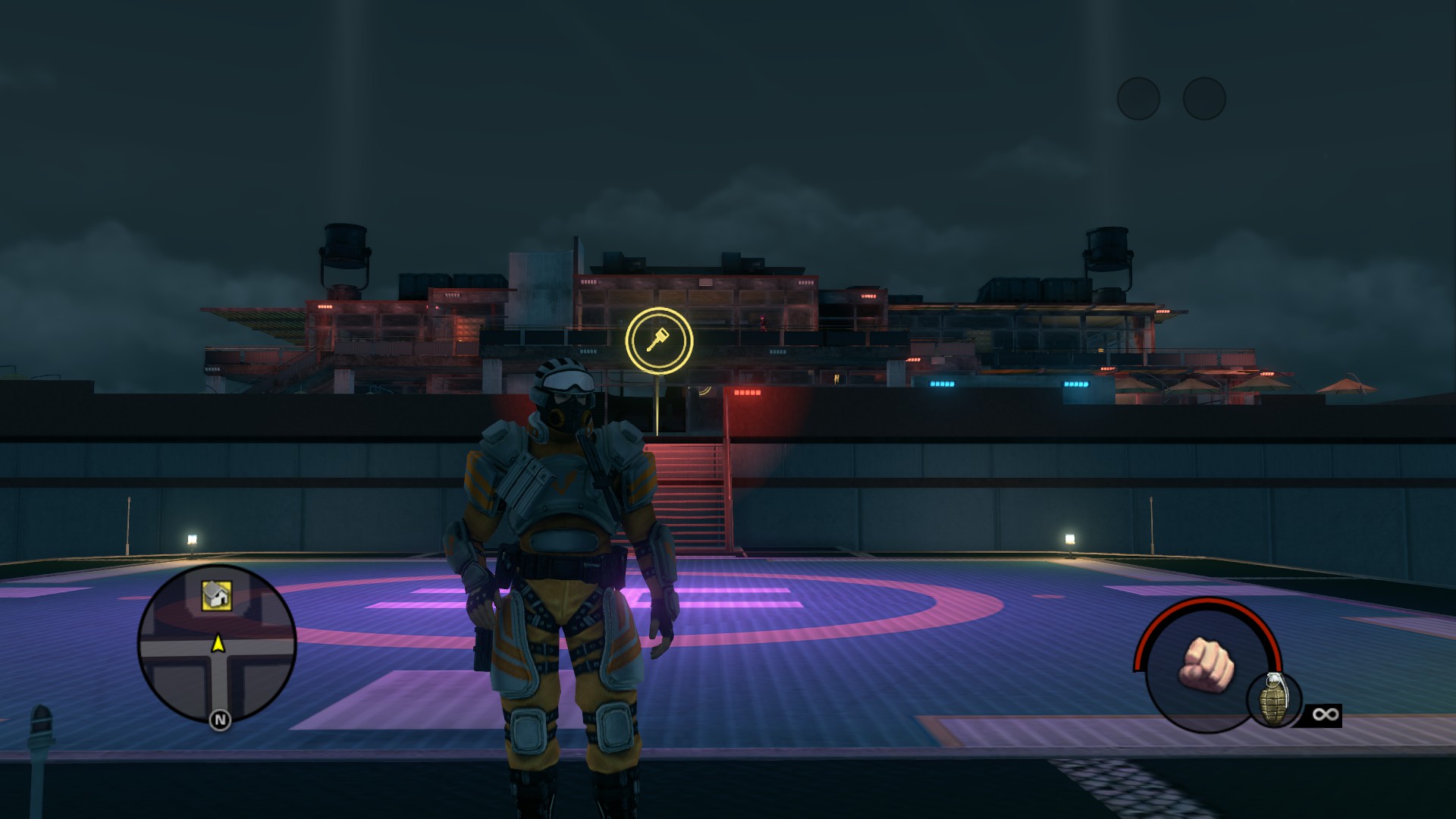Select the grenade icon

(x=1274, y=699)
